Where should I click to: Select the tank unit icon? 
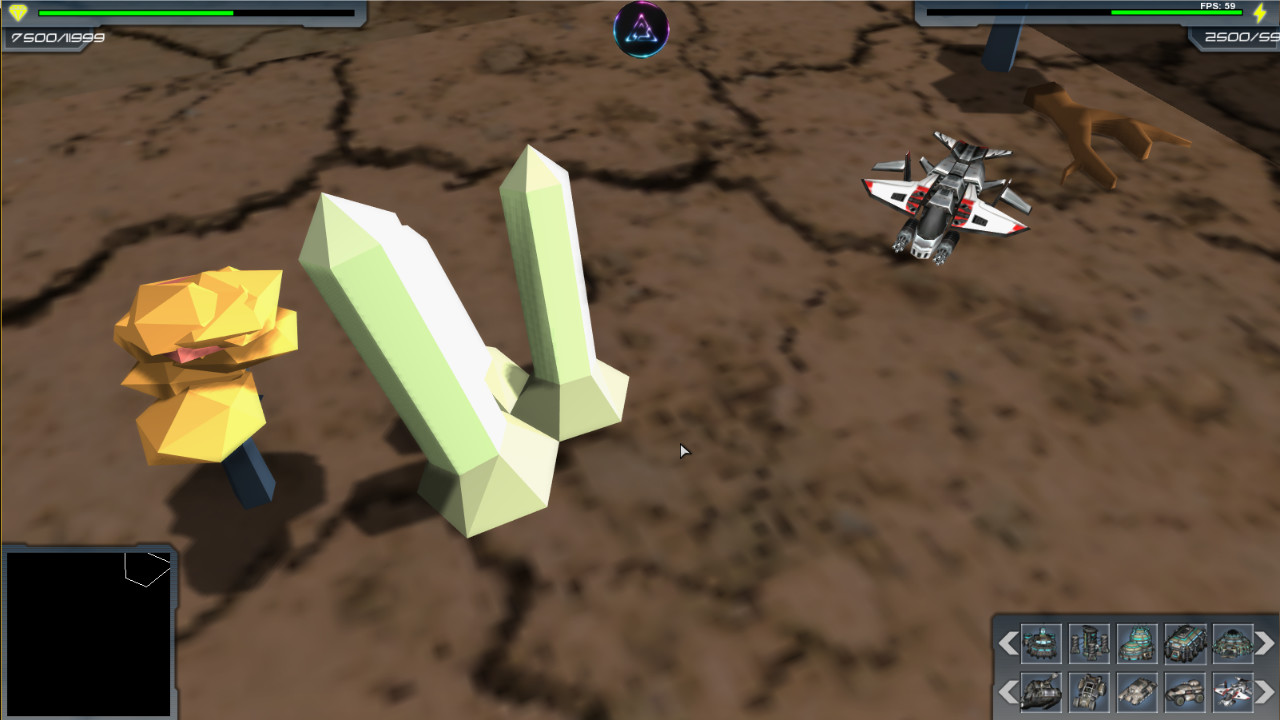point(1135,692)
